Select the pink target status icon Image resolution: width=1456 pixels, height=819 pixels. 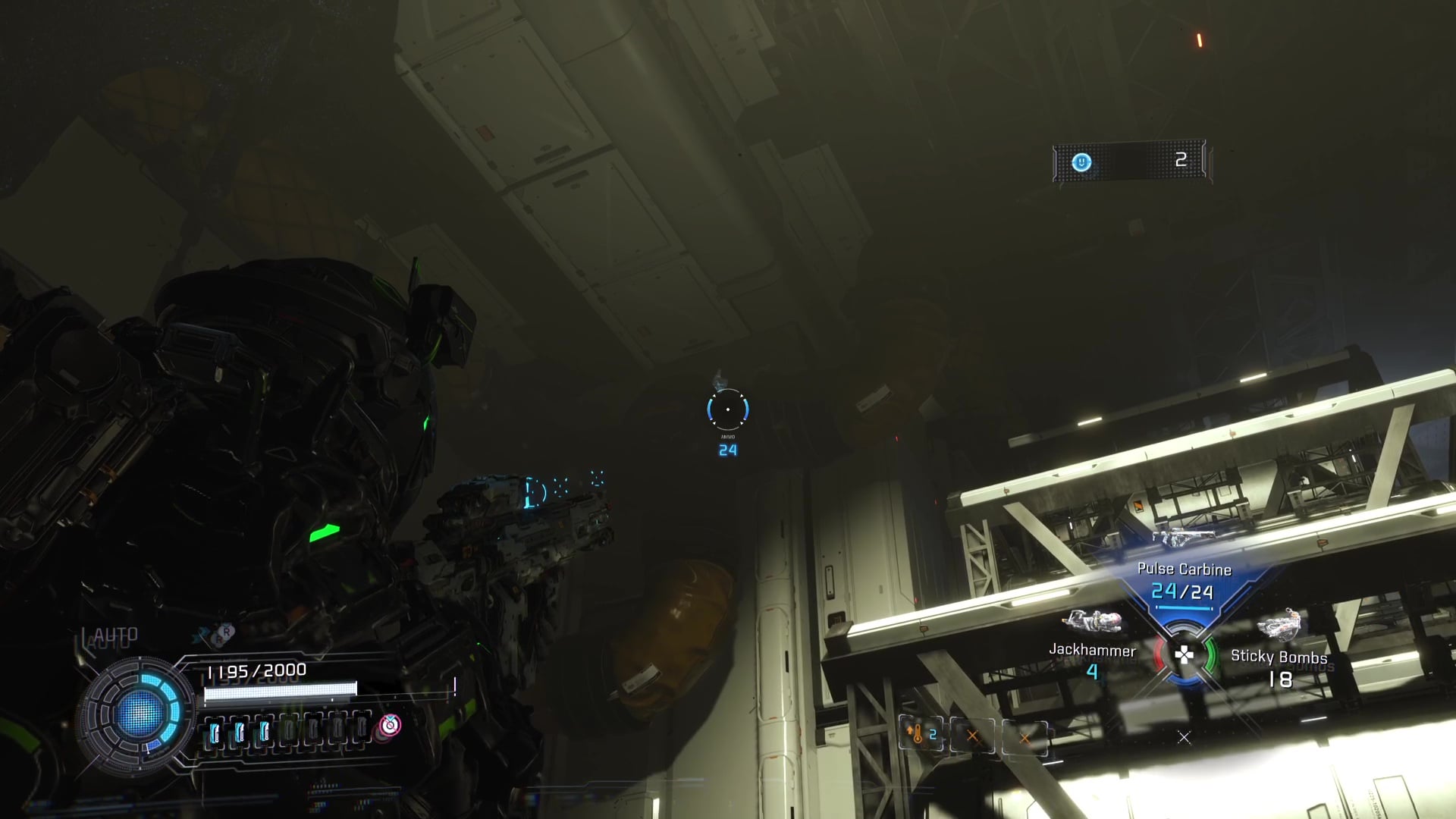pos(390,725)
